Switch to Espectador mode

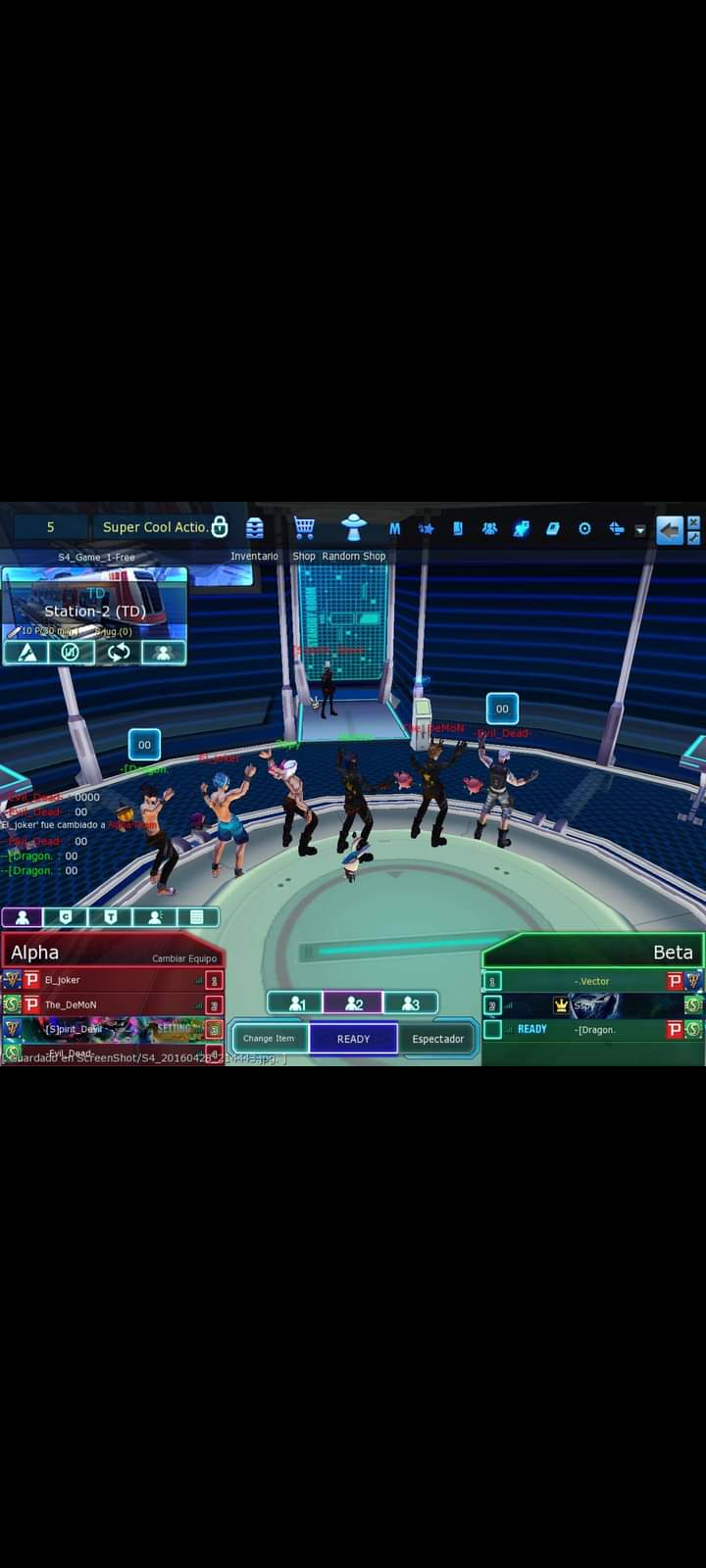coord(437,1039)
